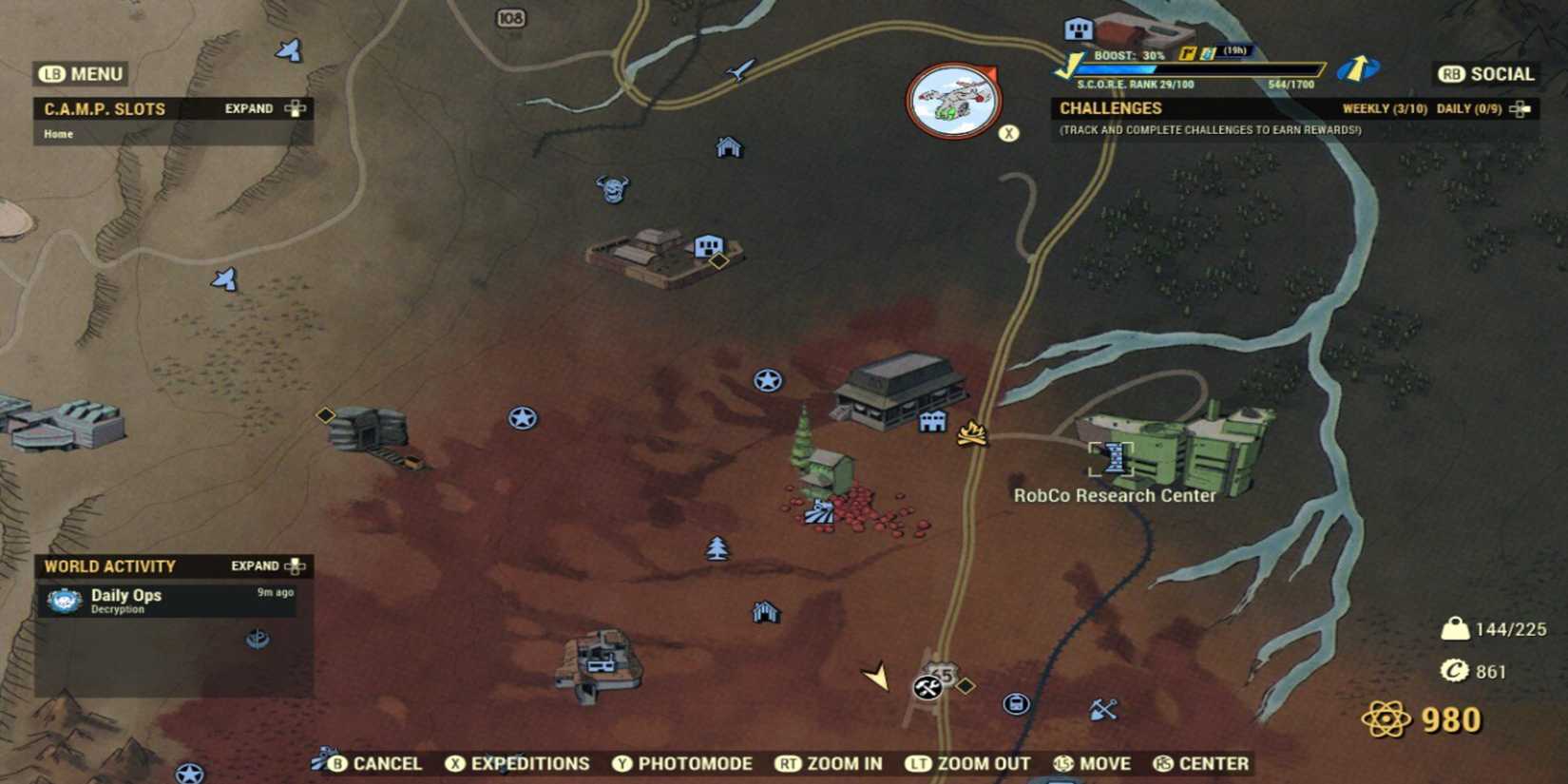This screenshot has width=1568, height=784.
Task: Click the Y PHOTOMODE button
Action: point(682,763)
